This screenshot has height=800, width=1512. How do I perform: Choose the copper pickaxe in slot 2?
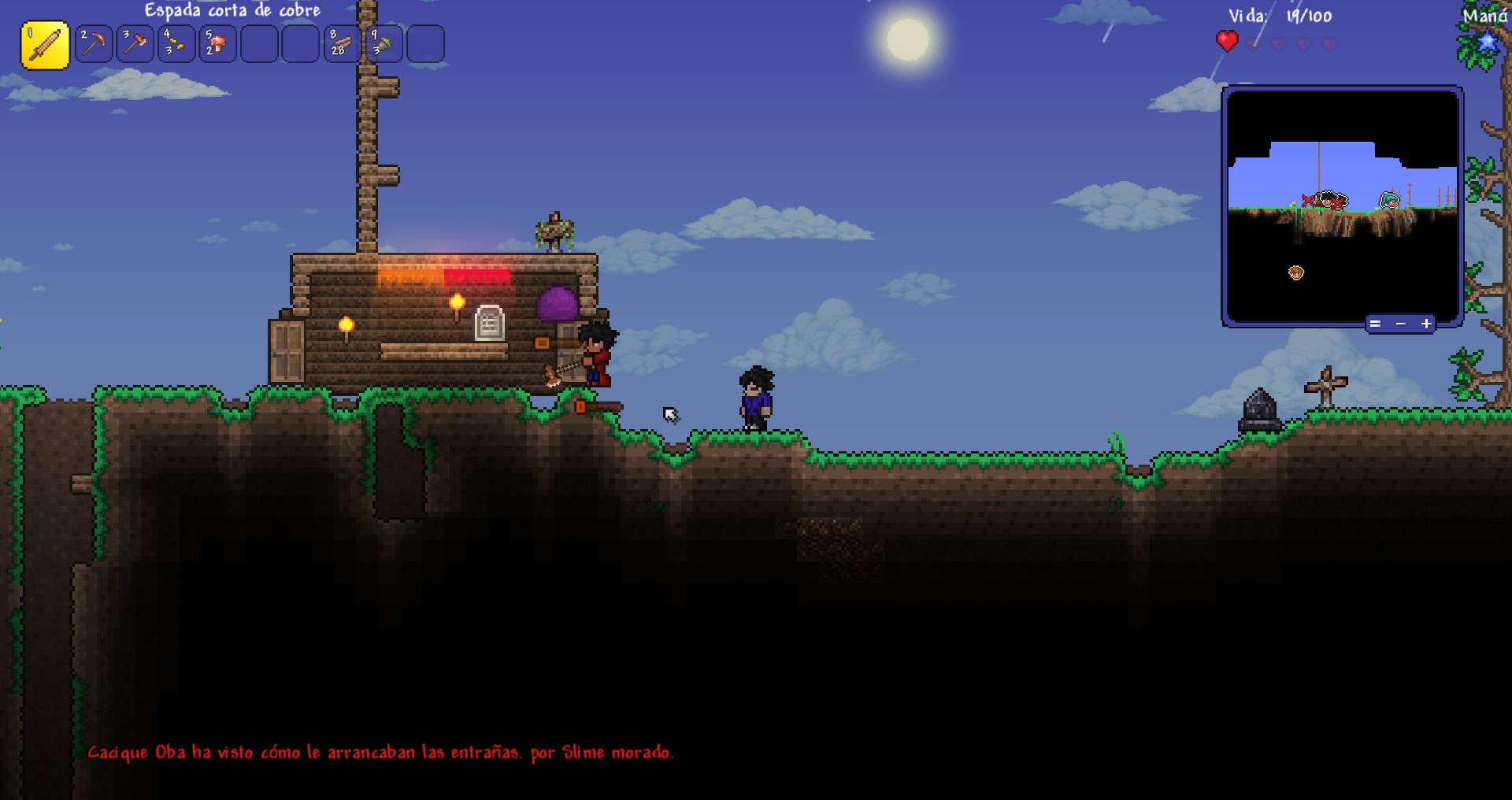pyautogui.click(x=94, y=44)
